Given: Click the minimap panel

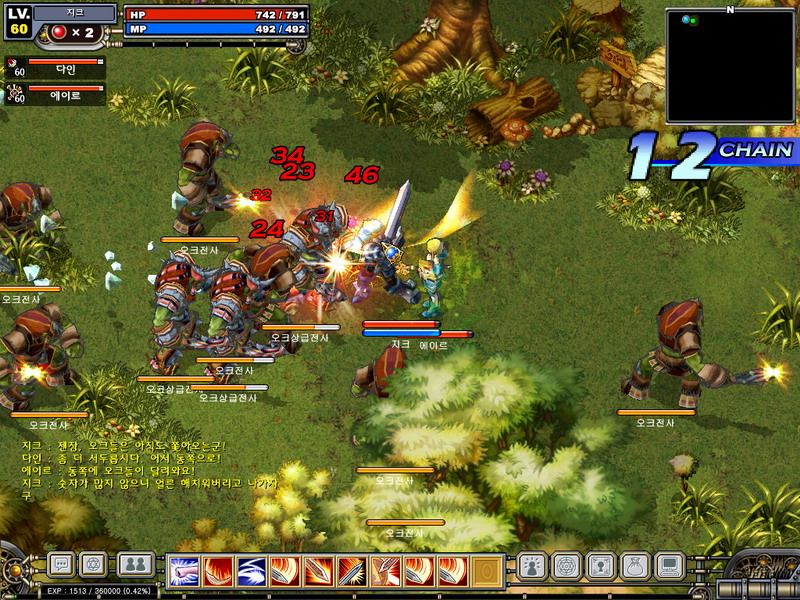Looking at the screenshot, I should click(x=729, y=65).
